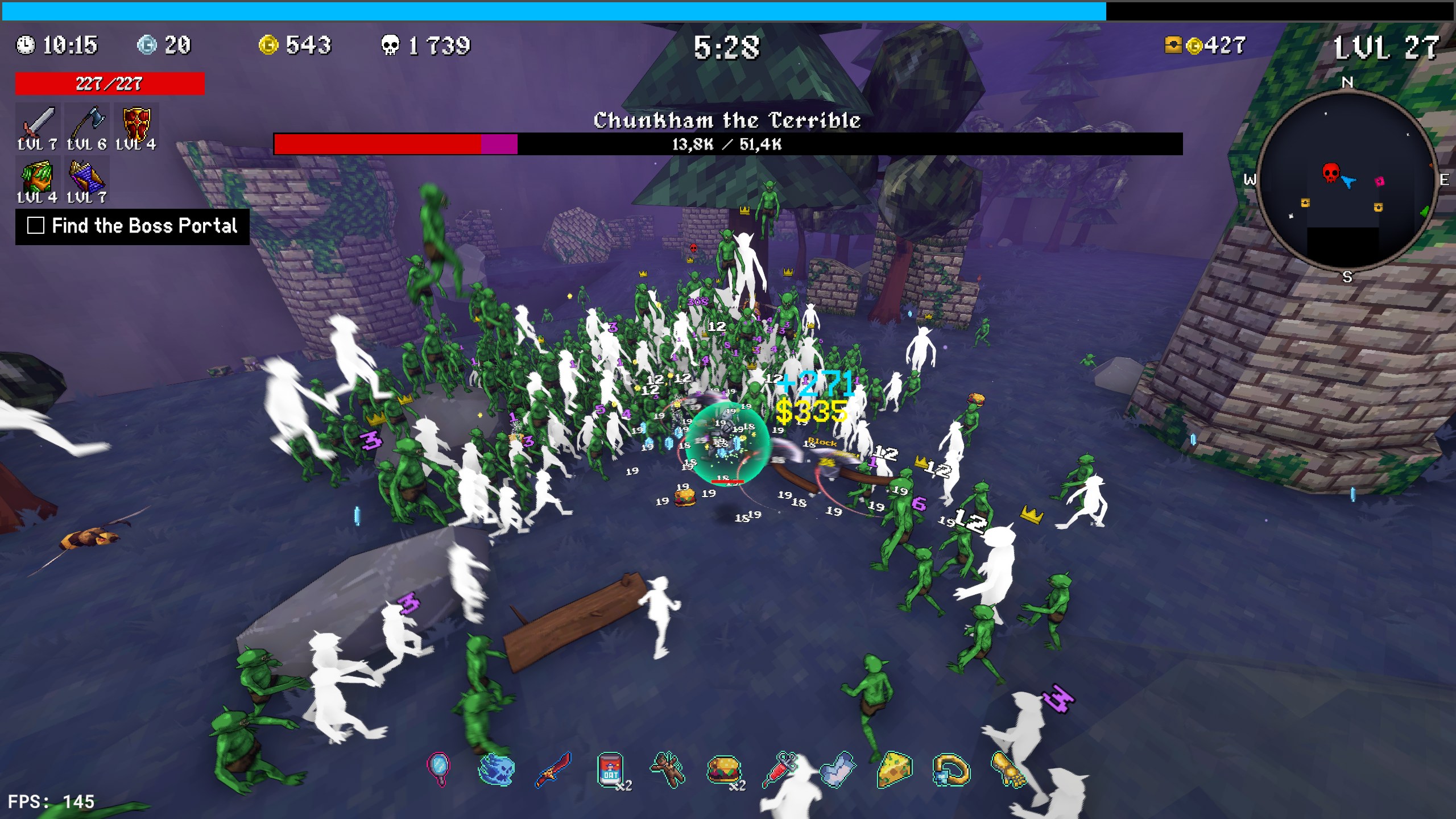Click the pink marker on the minimap

pos(1379,181)
